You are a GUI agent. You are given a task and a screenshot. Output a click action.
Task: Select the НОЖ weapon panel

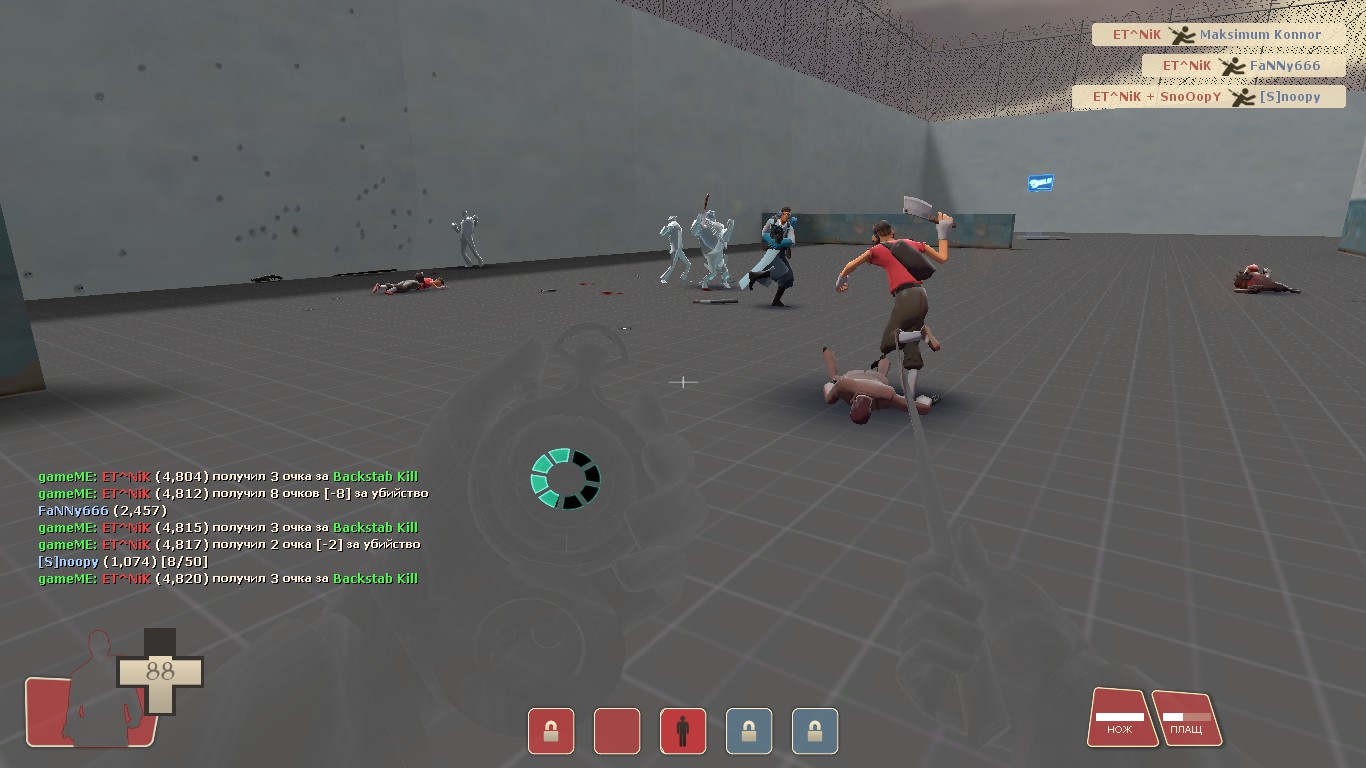click(x=1120, y=718)
